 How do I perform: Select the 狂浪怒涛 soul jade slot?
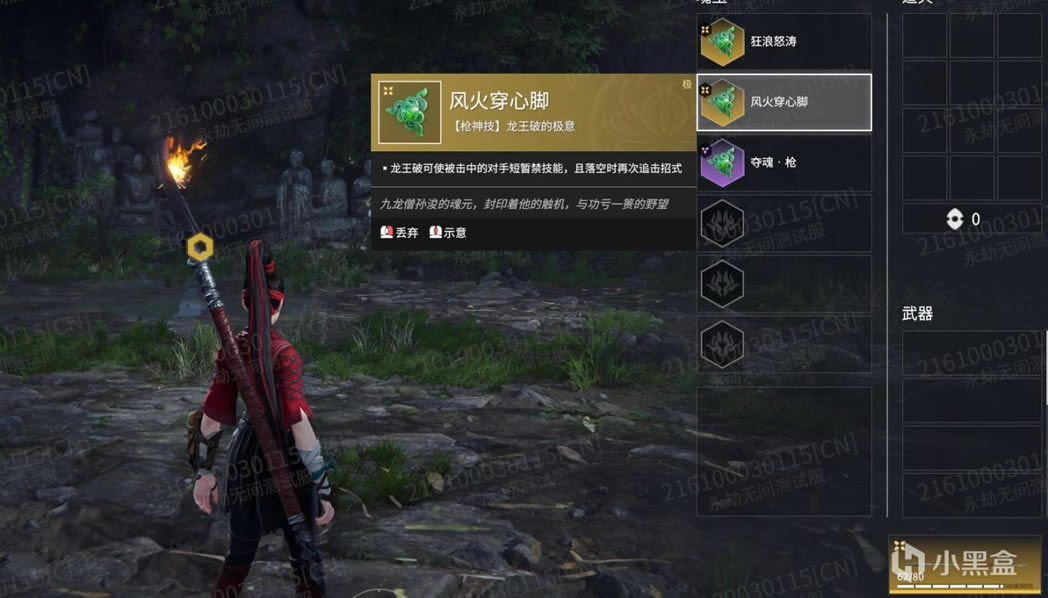coord(783,42)
